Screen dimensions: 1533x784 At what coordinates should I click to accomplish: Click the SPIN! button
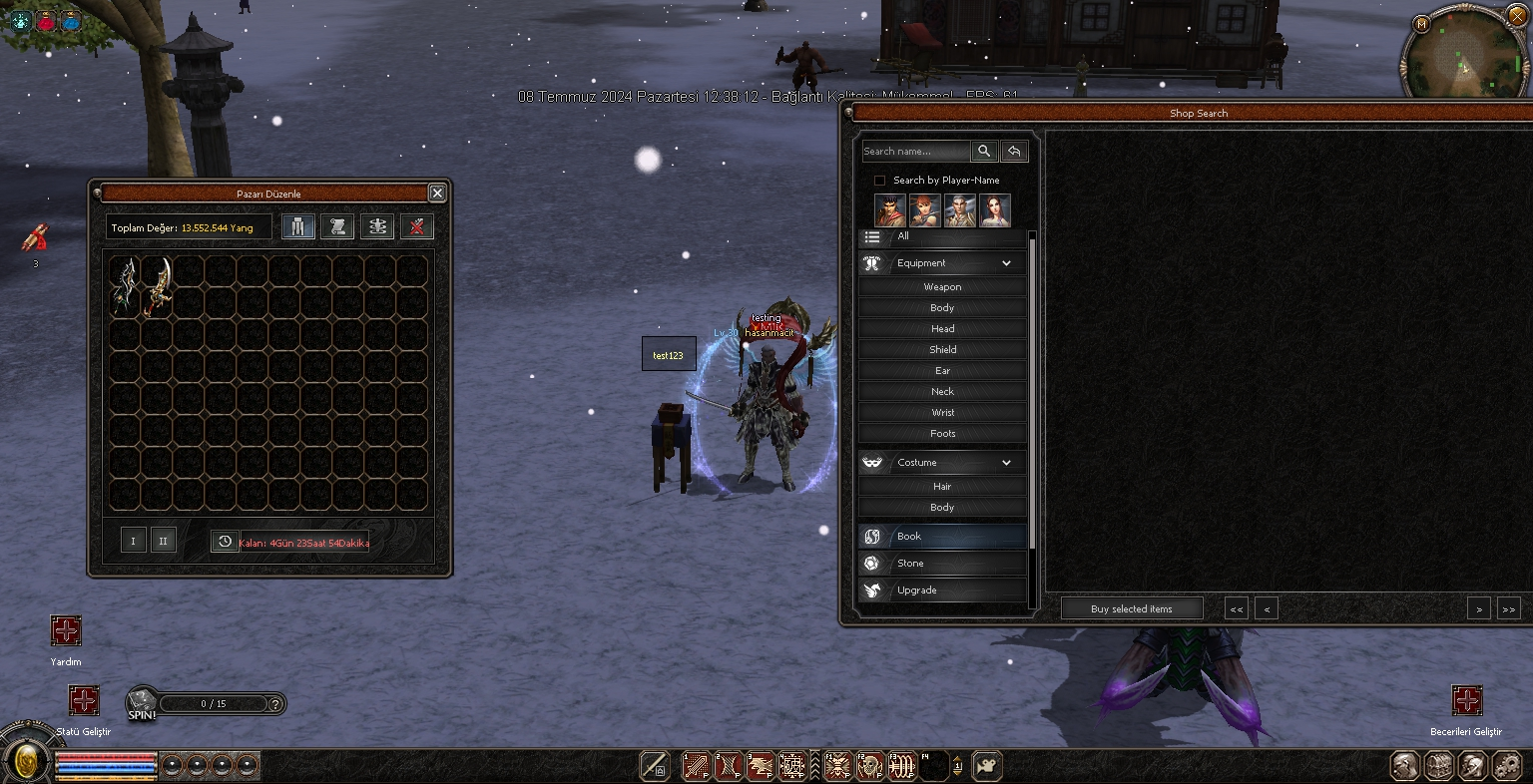(x=142, y=704)
